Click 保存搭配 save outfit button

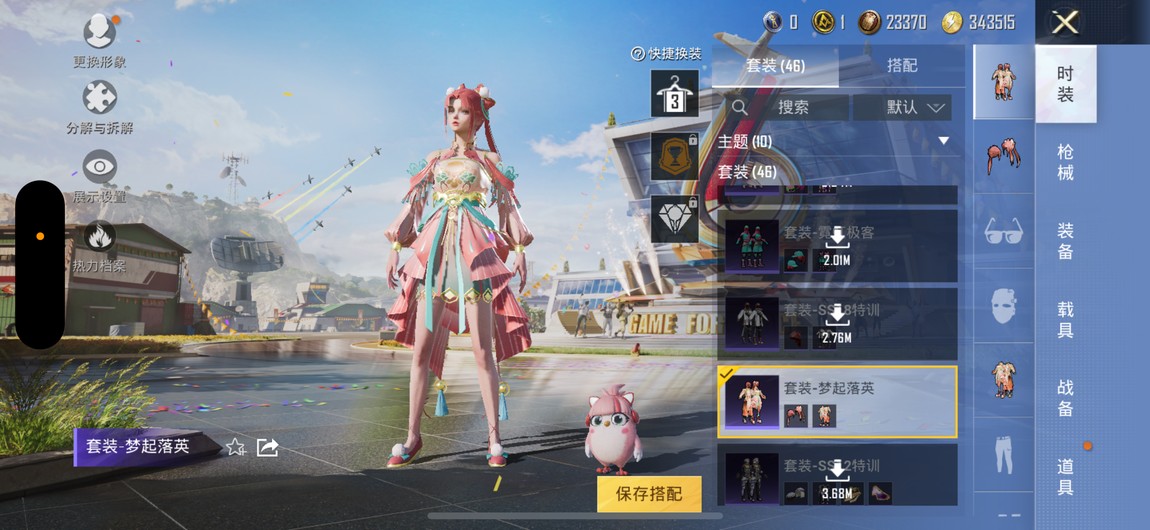click(x=649, y=493)
